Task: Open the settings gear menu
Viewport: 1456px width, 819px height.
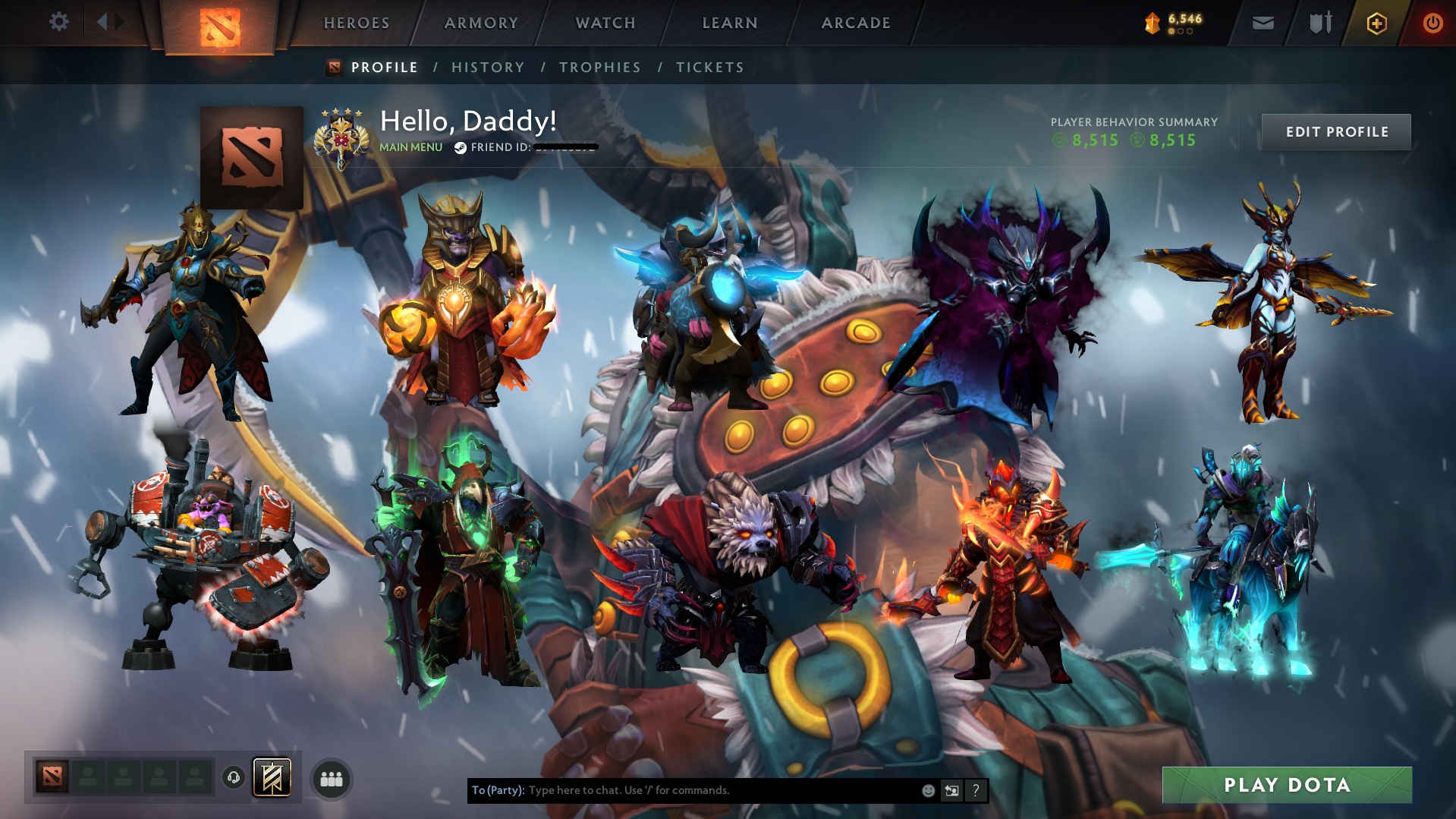Action: click(59, 22)
